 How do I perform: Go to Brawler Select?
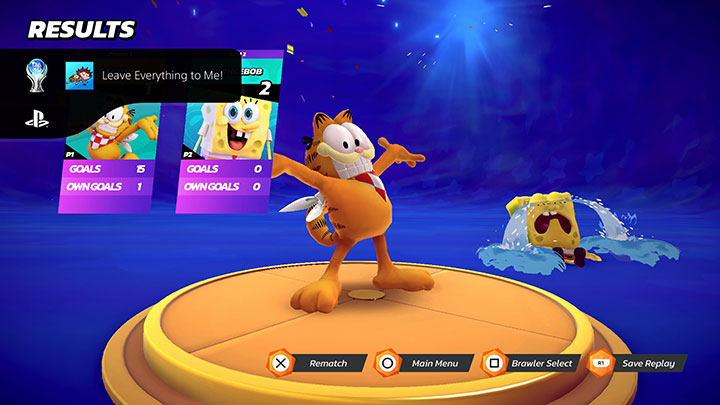(x=529, y=363)
